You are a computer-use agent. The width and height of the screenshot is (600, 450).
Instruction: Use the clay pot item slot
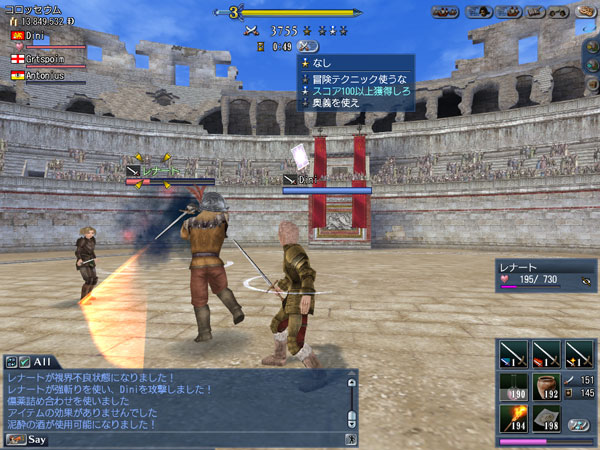[546, 388]
